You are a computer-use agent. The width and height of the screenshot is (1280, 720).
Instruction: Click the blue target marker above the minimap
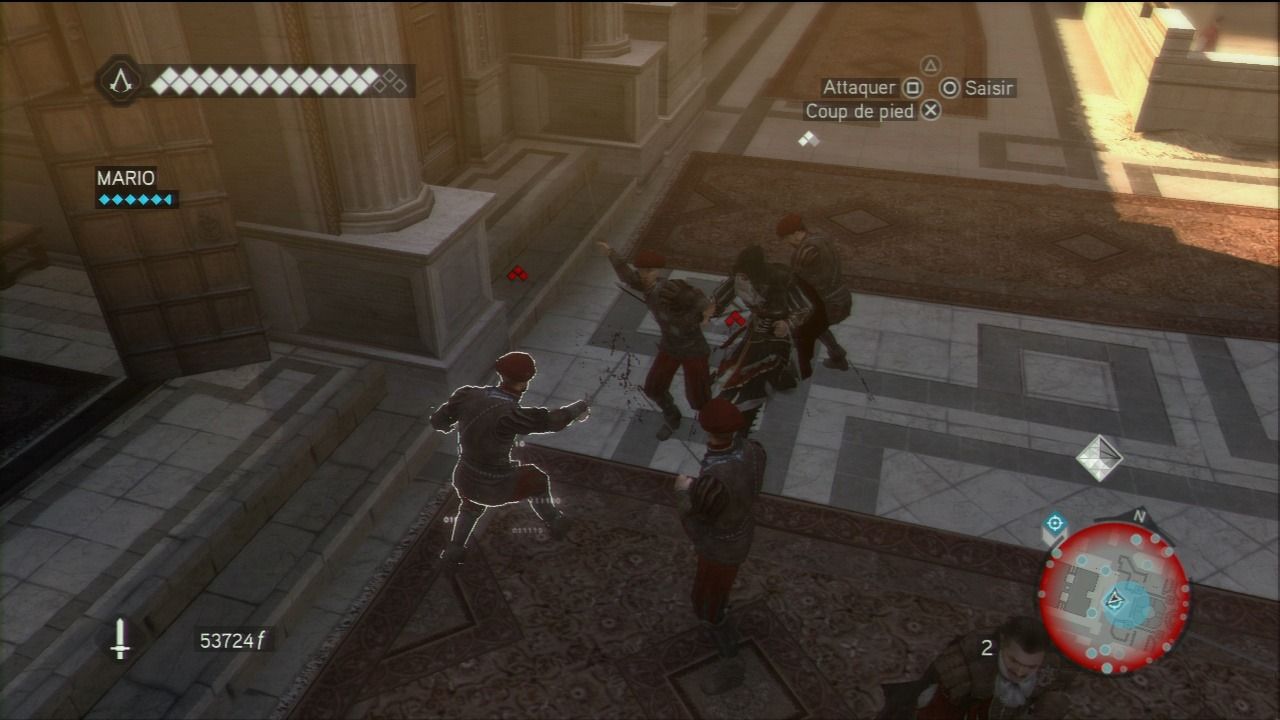pyautogui.click(x=1054, y=524)
